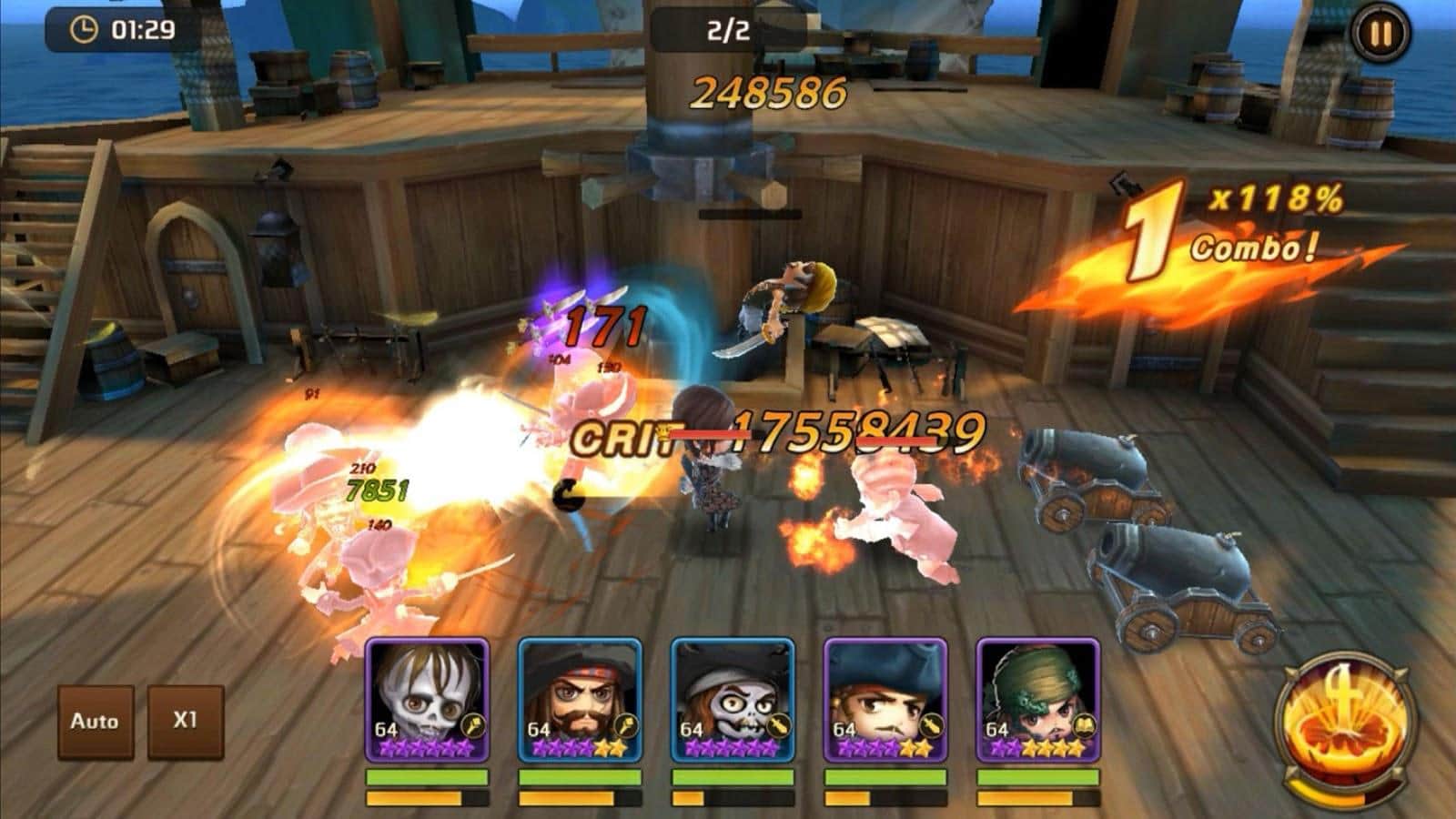Select the bearded pirate captain portrait
The height and width of the screenshot is (819, 1456).
point(580,701)
